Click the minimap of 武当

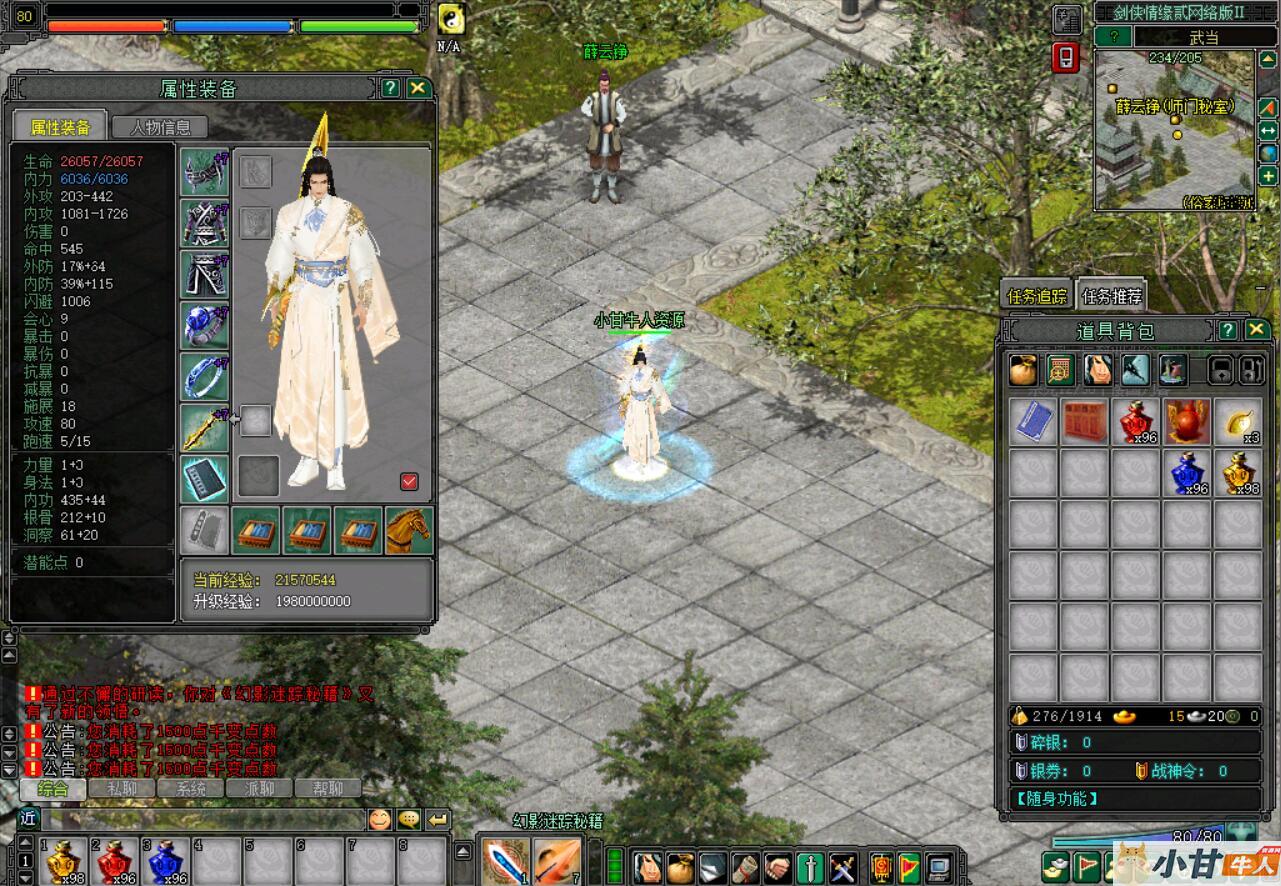click(x=1174, y=129)
